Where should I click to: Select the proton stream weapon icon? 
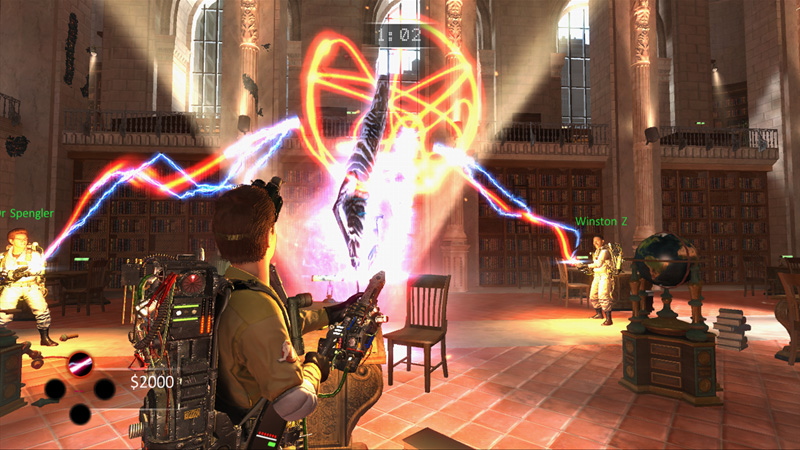click(79, 363)
